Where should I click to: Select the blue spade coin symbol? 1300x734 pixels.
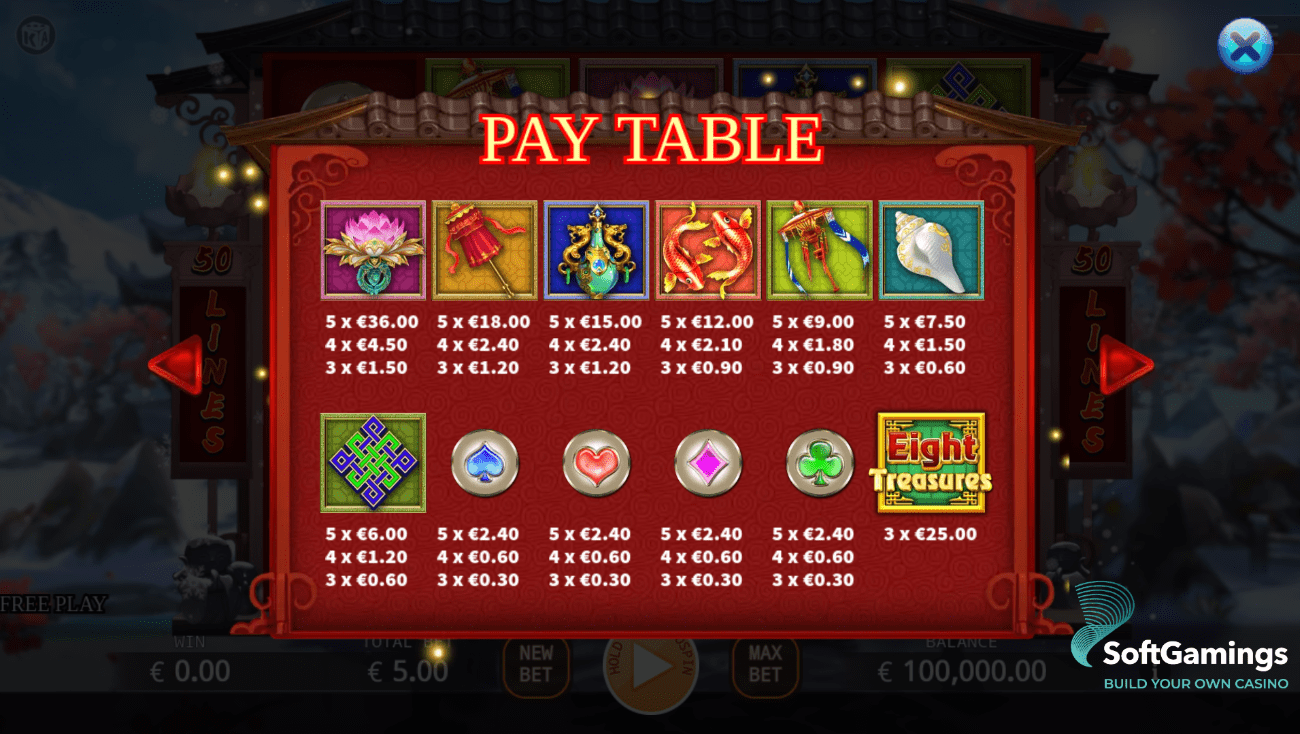(484, 463)
